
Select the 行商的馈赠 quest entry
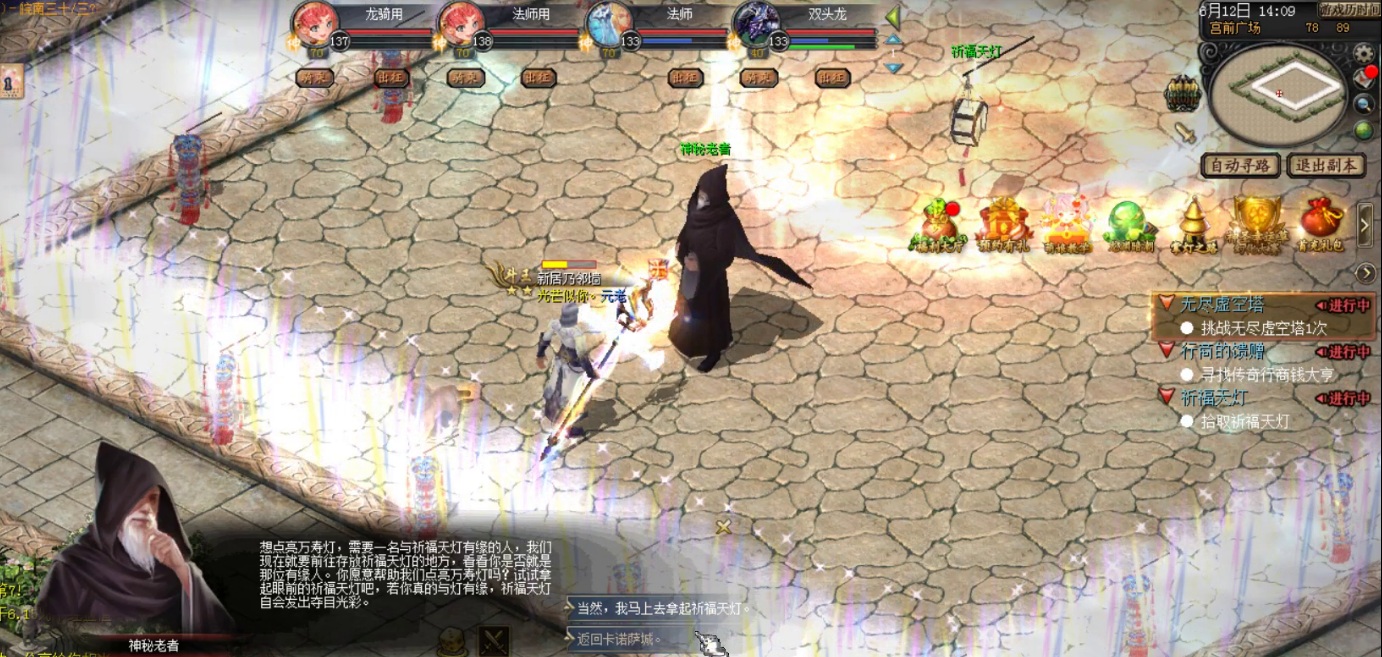[x=1222, y=352]
